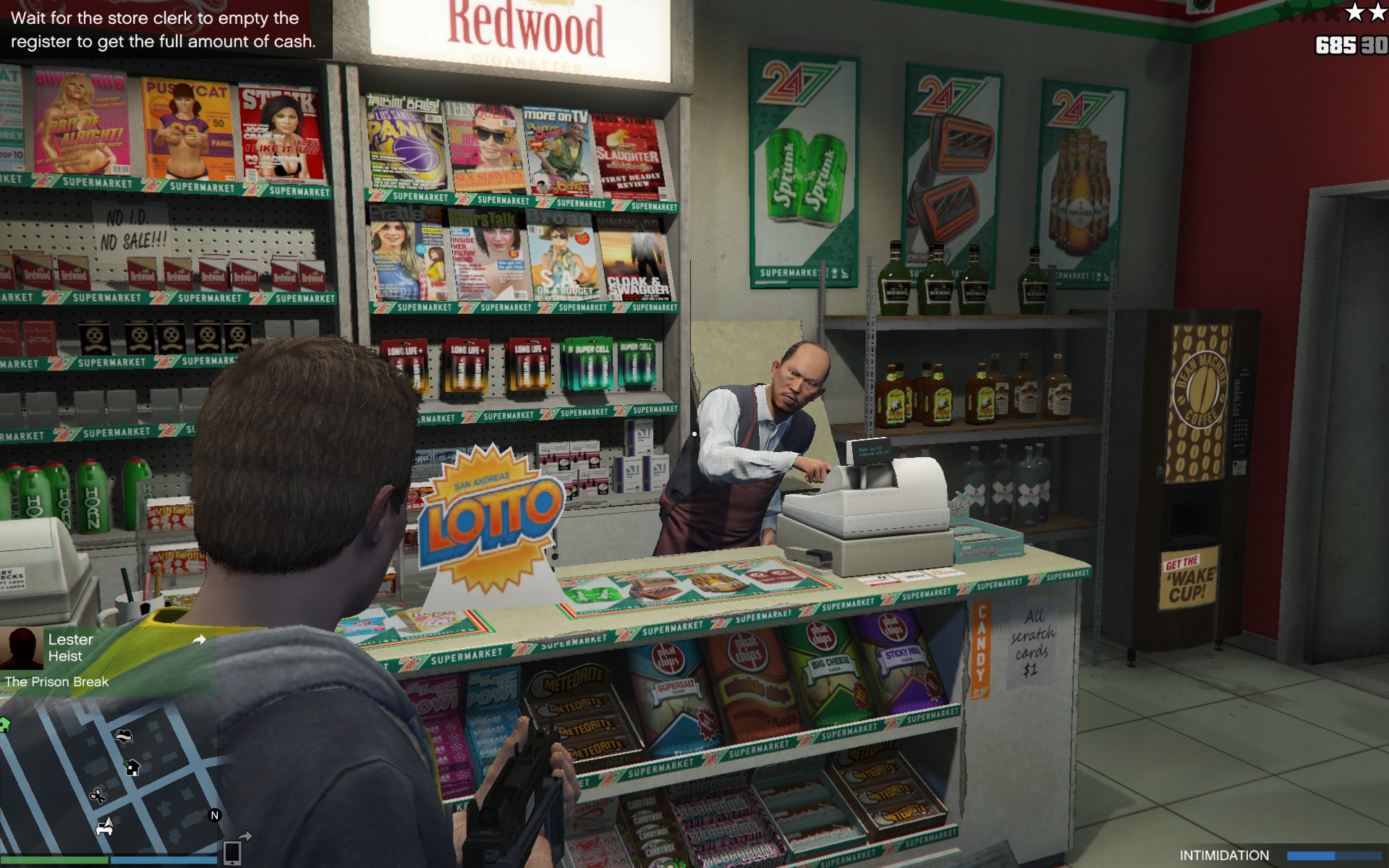Click the white car blip on minimap
Screen dimensions: 1389x868
(x=105, y=827)
